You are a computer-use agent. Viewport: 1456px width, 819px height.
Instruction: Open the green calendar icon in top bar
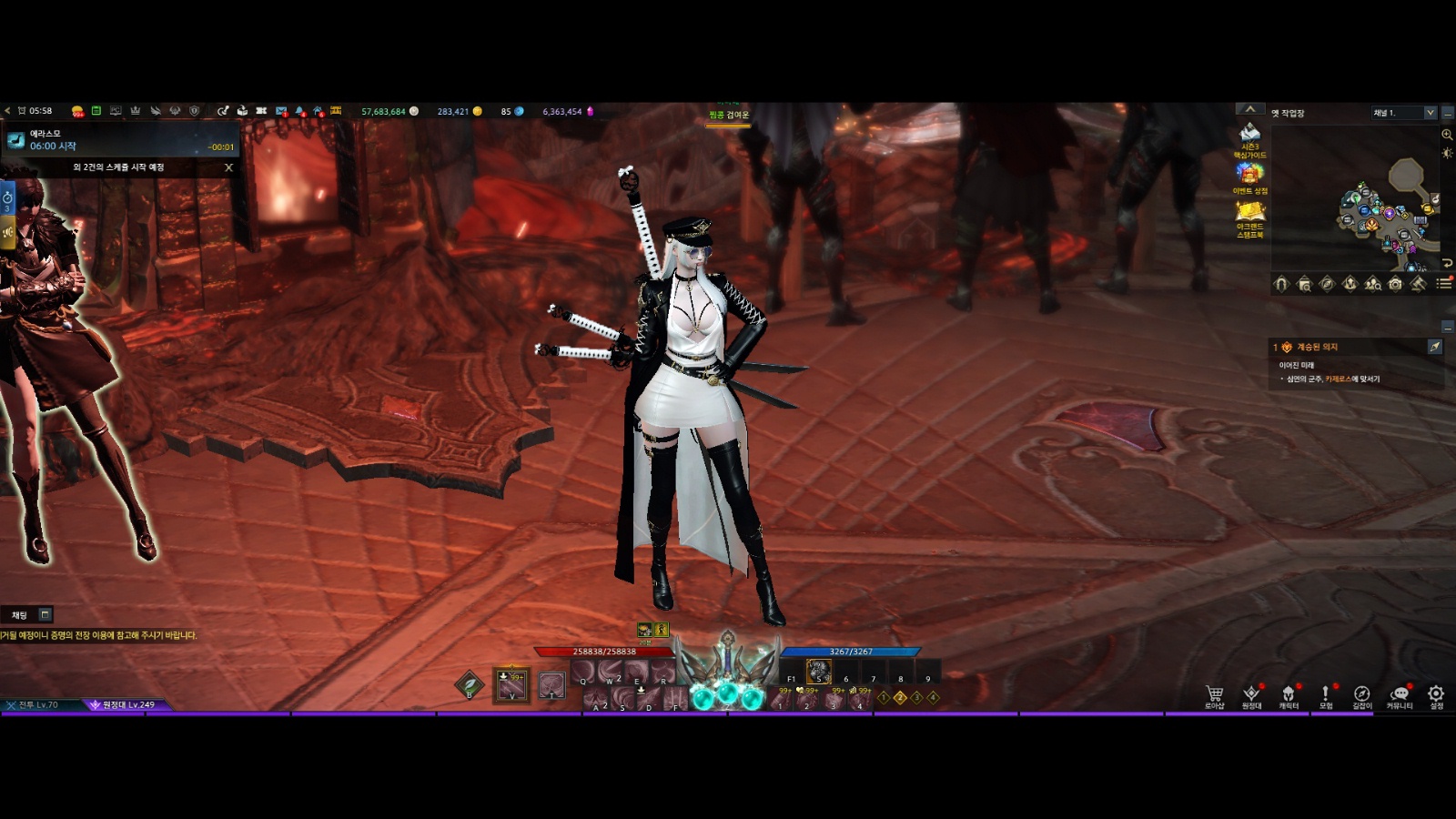coord(96,111)
